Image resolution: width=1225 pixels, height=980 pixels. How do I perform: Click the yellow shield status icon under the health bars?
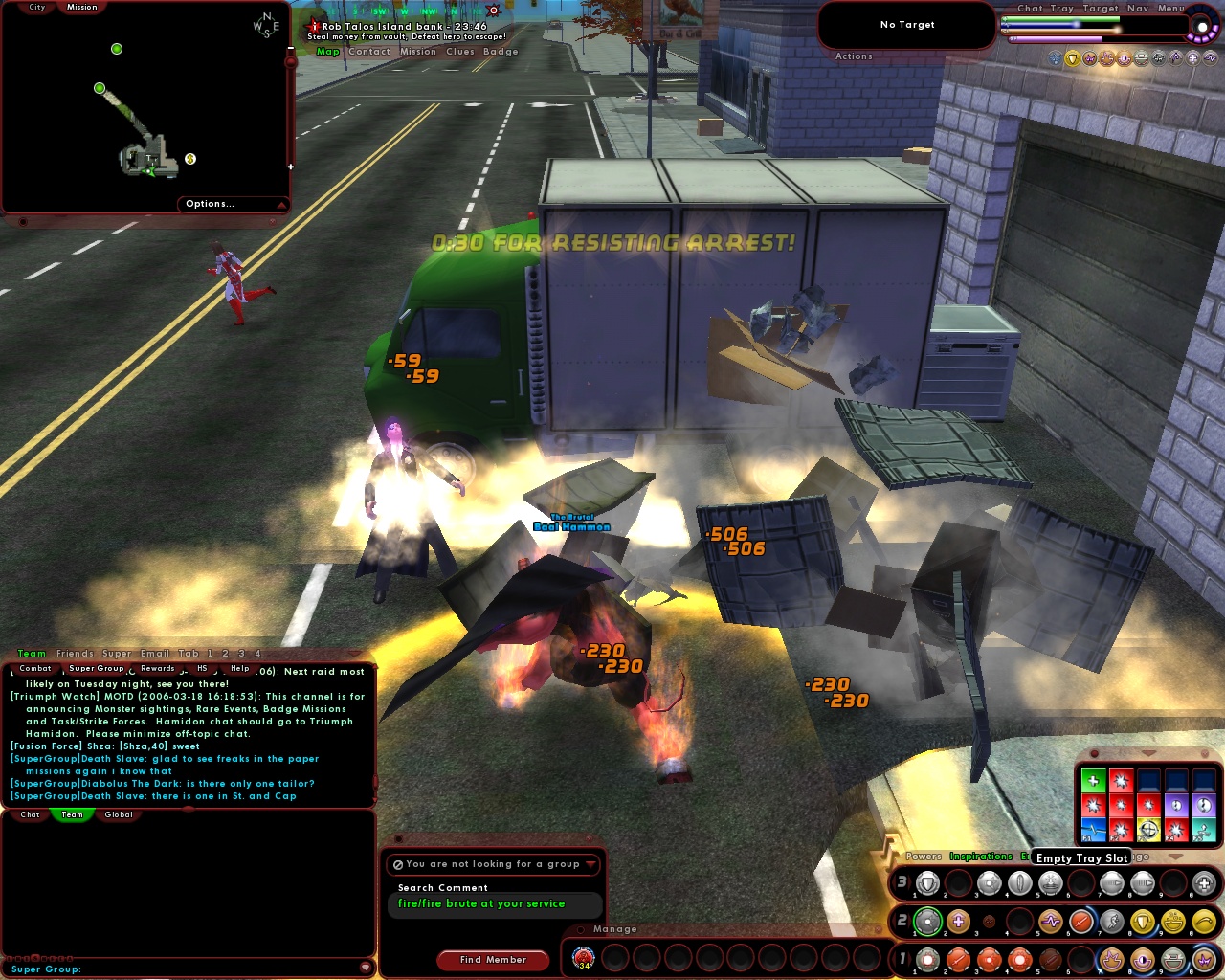click(1072, 58)
